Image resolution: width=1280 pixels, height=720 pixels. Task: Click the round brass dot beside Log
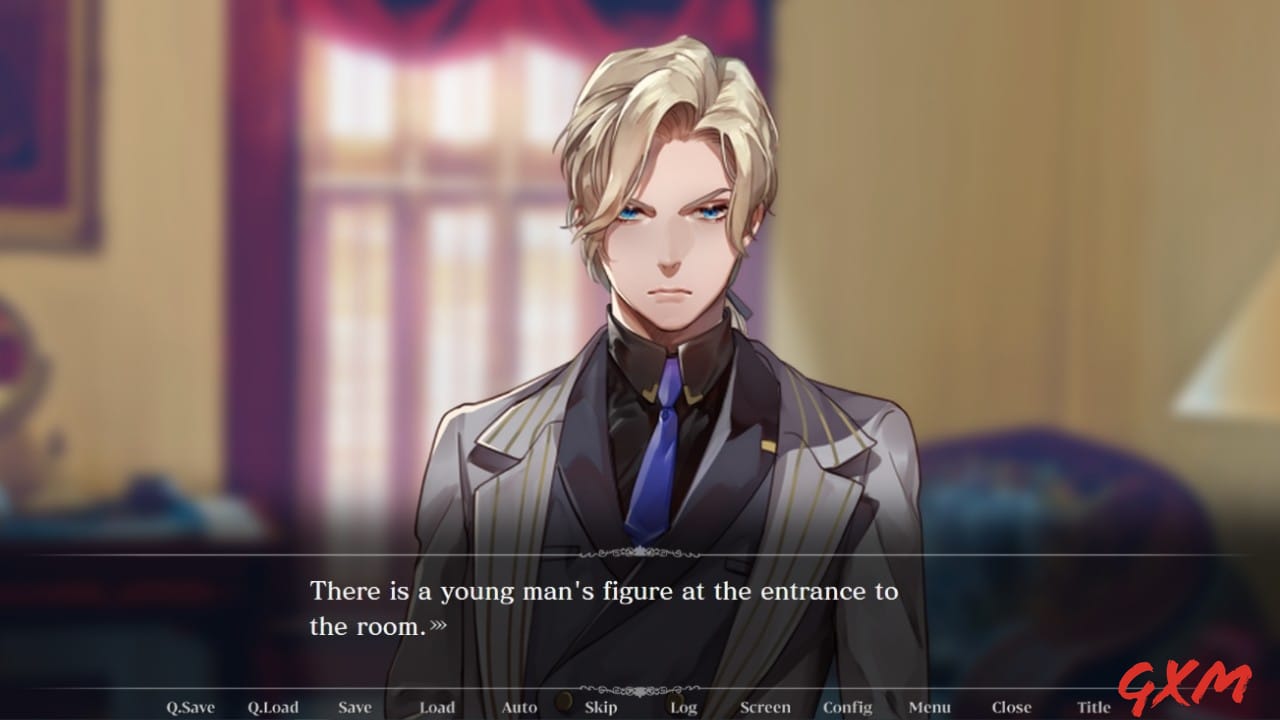point(675,700)
